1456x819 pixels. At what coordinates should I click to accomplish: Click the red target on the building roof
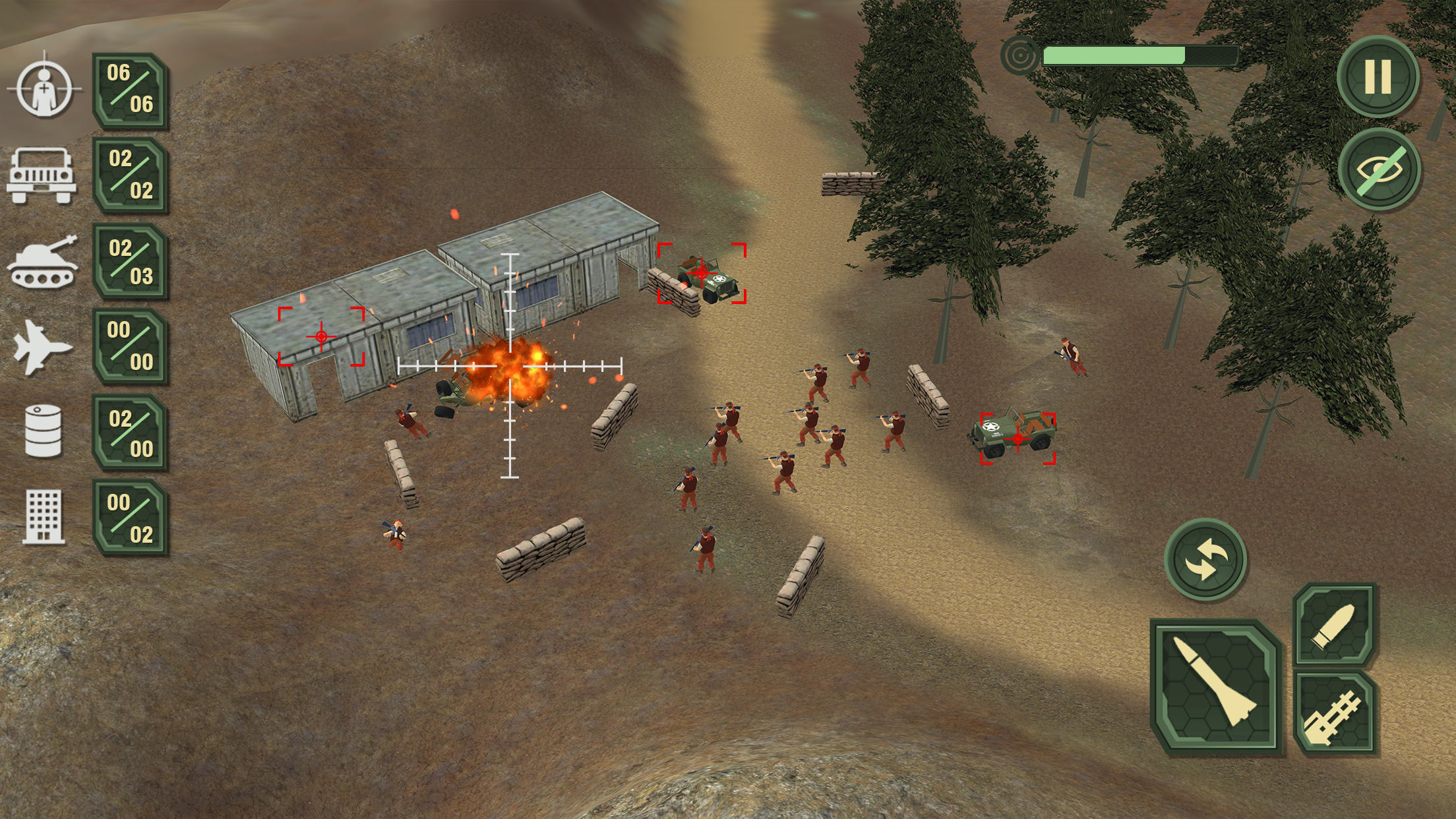[320, 336]
